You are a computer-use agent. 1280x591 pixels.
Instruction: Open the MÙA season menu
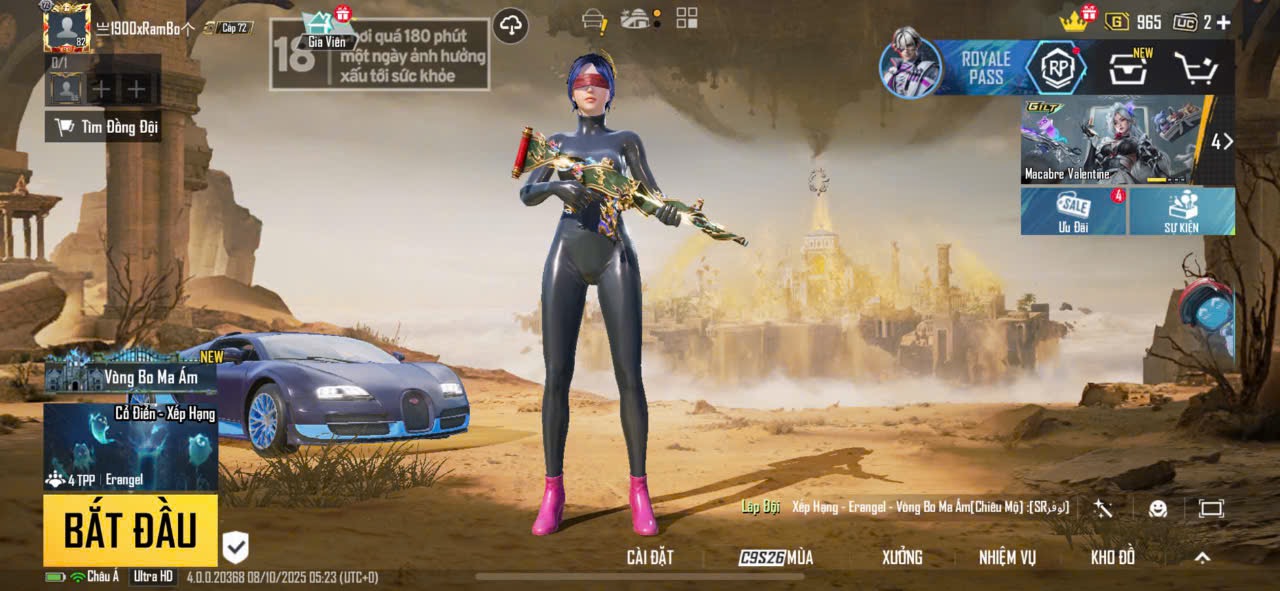coord(776,558)
